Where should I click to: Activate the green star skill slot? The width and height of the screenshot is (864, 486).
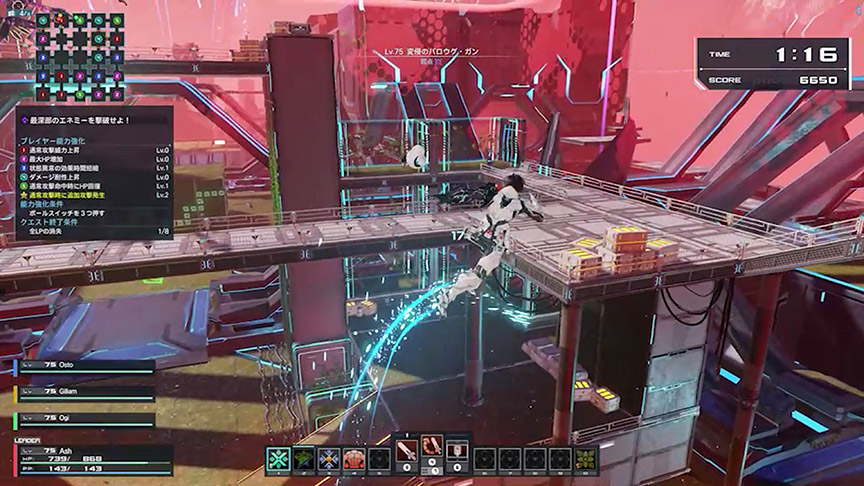tap(304, 459)
